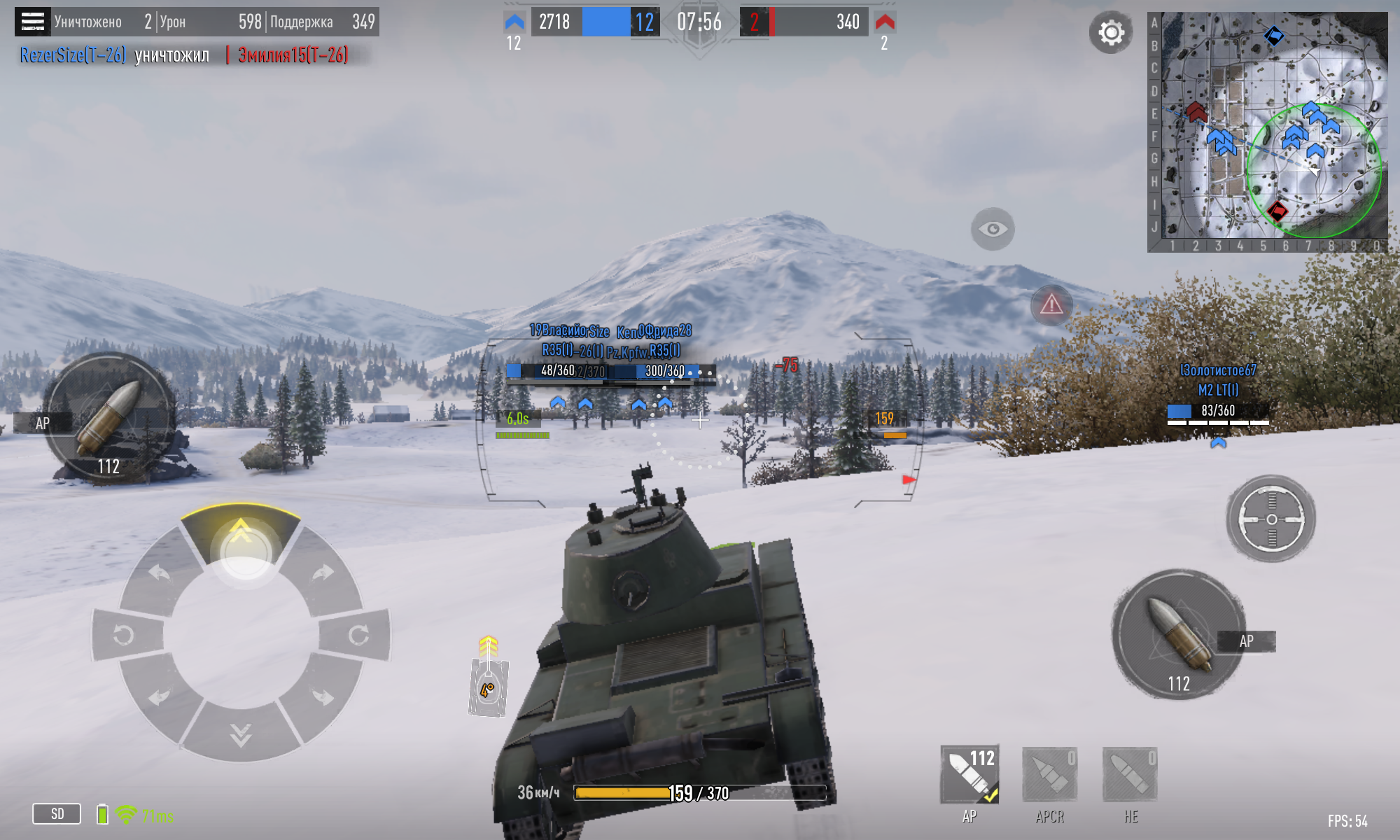Viewport: 1400px width, 840px height.
Task: Open the hamburger battle menu
Action: (x=32, y=22)
